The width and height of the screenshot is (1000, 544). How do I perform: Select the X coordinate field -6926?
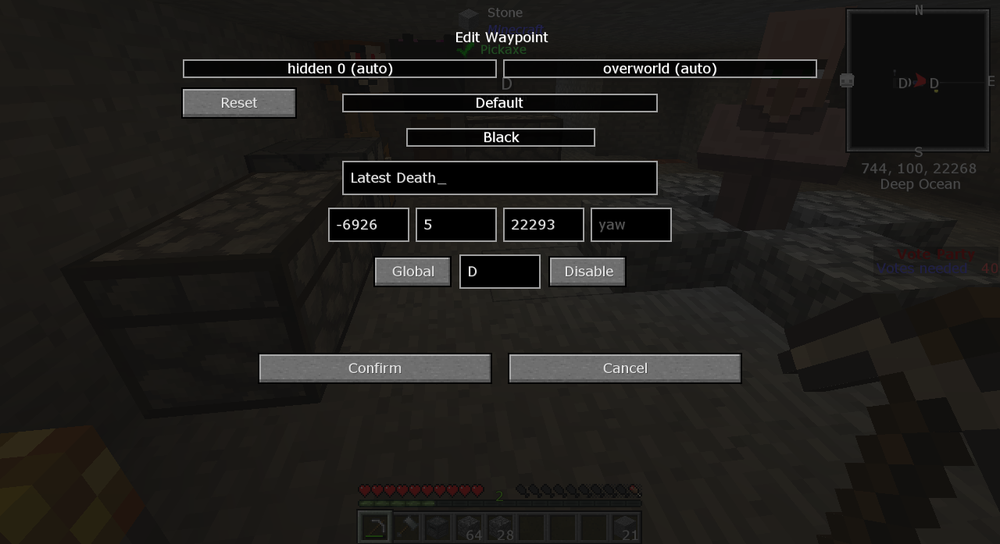(368, 225)
